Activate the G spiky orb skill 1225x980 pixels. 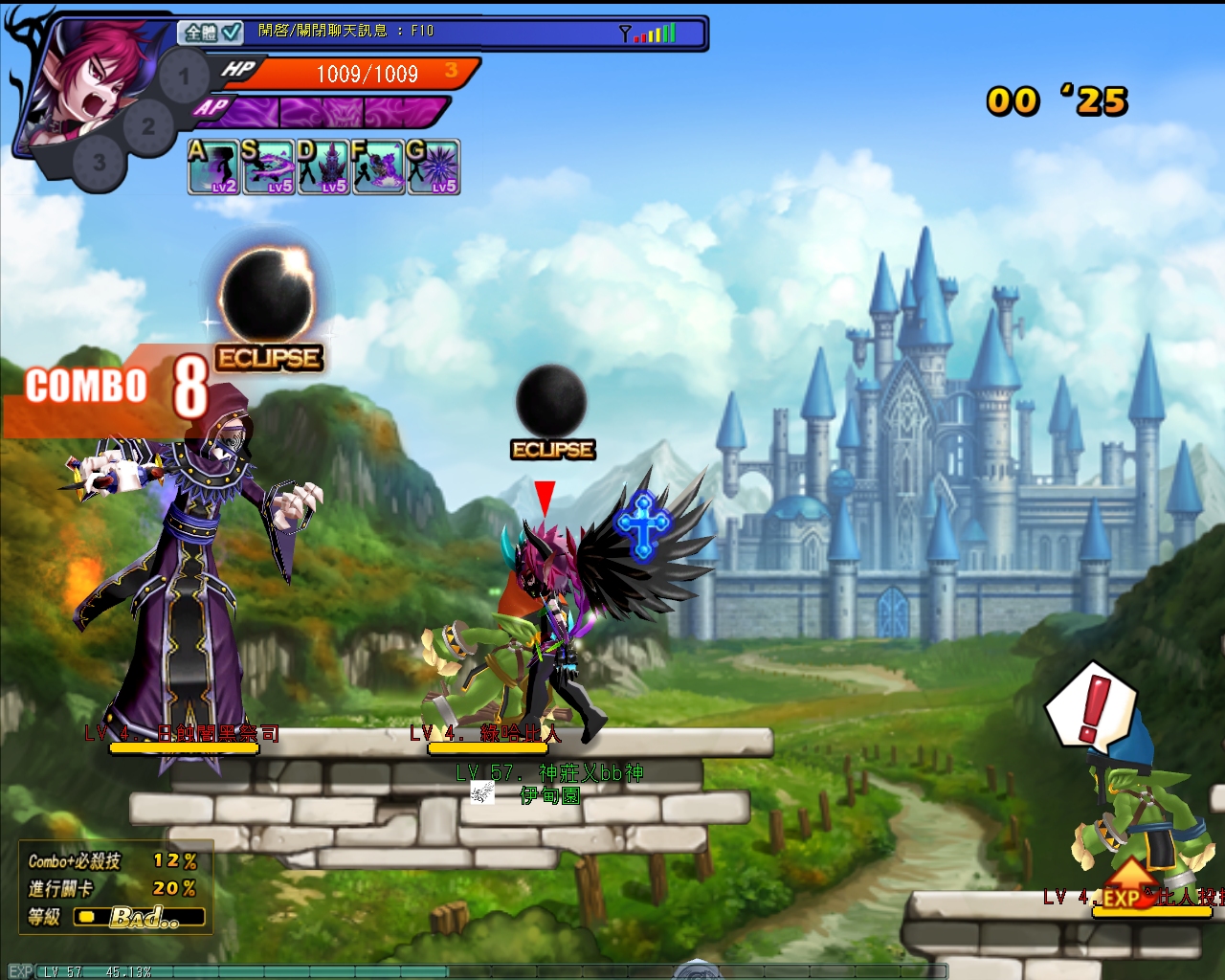(434, 167)
